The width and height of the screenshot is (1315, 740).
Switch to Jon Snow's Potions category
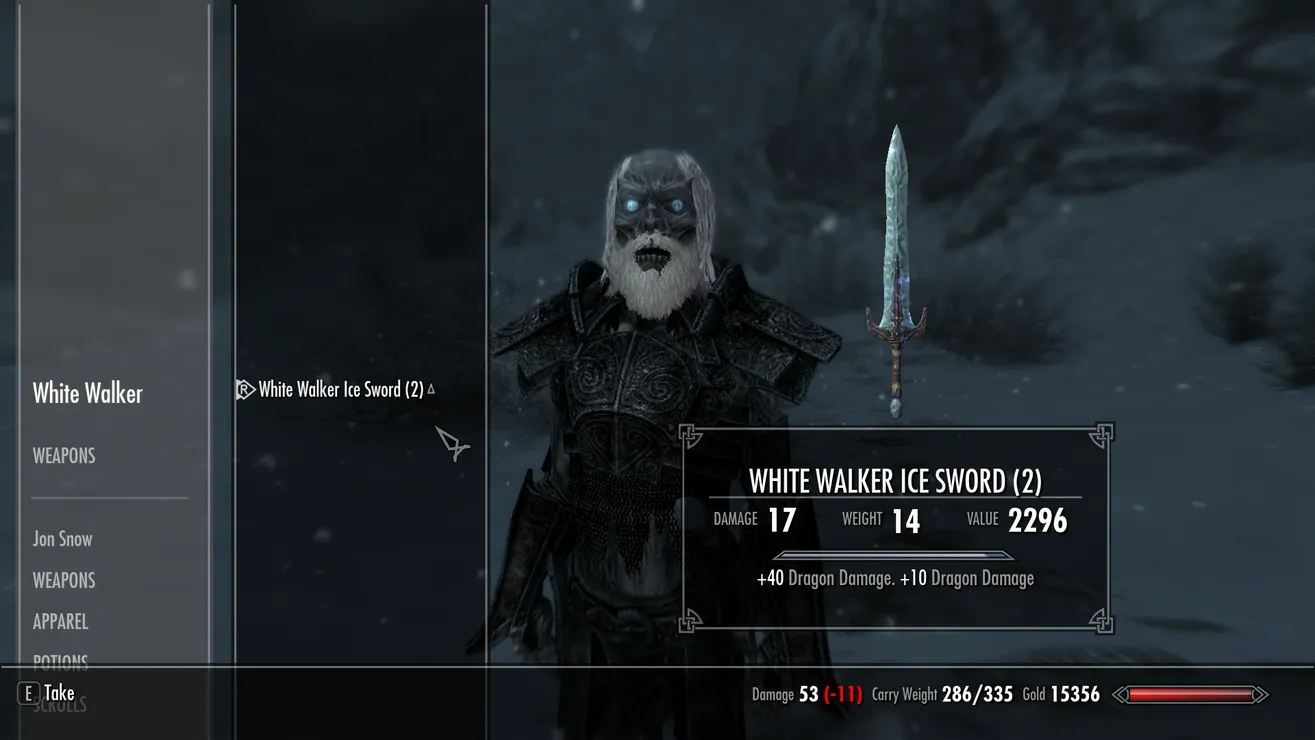click(x=60, y=661)
